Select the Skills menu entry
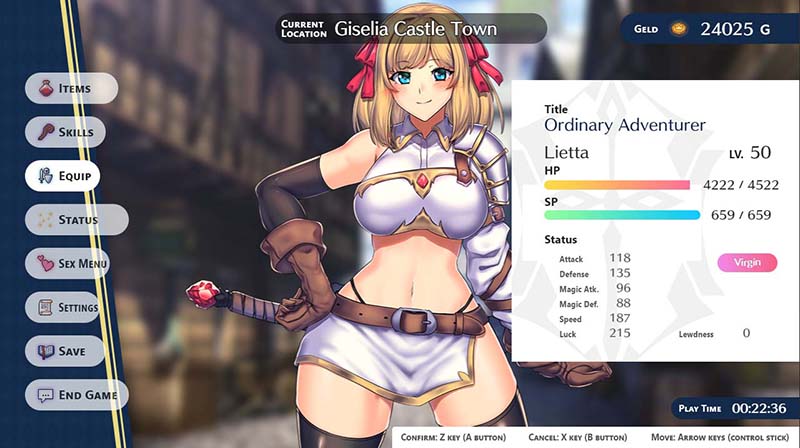The width and height of the screenshot is (800, 448). [74, 132]
